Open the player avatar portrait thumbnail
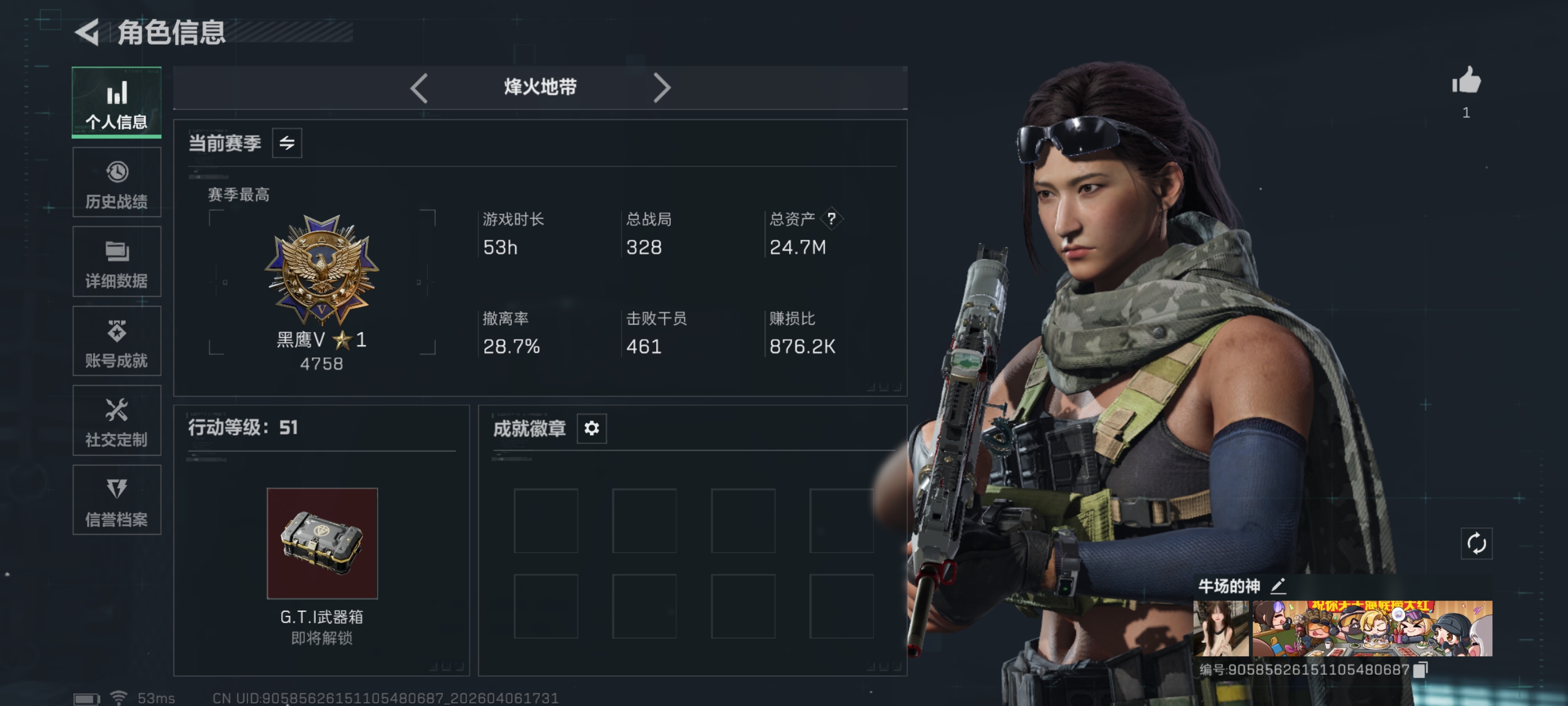This screenshot has width=1568, height=706. pos(1220,628)
